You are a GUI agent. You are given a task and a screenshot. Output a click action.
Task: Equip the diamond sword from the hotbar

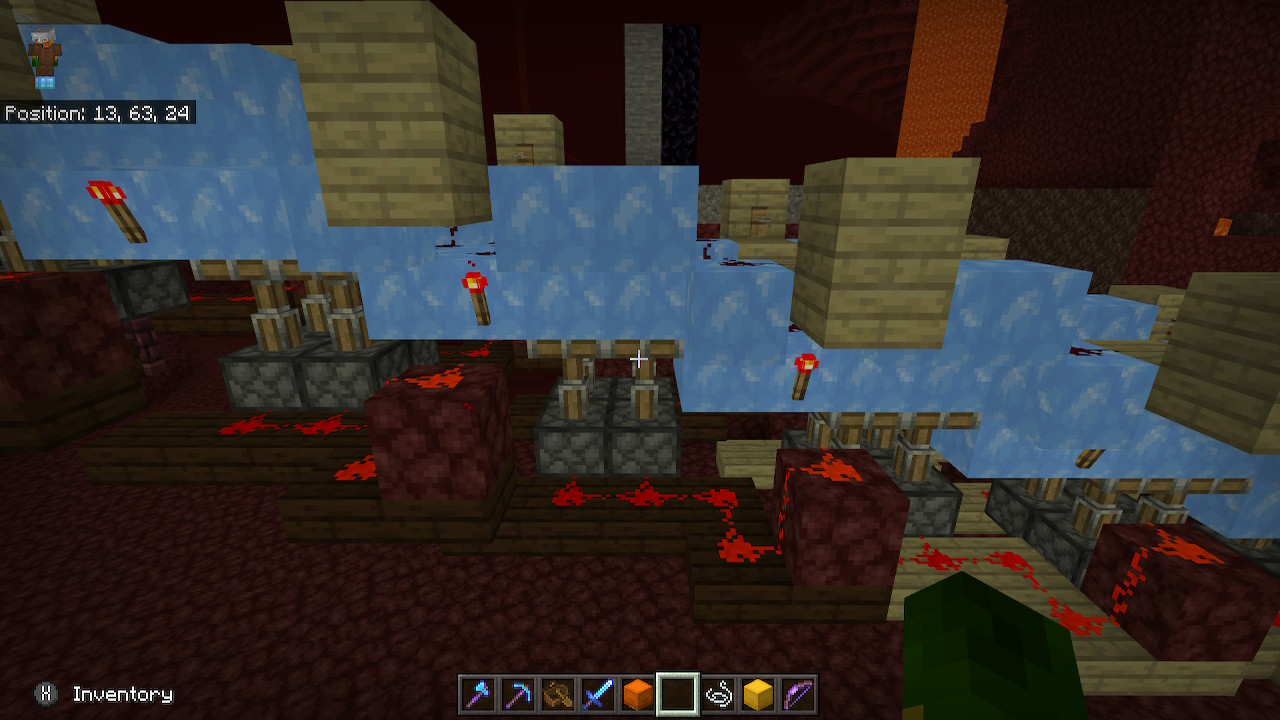tap(598, 694)
